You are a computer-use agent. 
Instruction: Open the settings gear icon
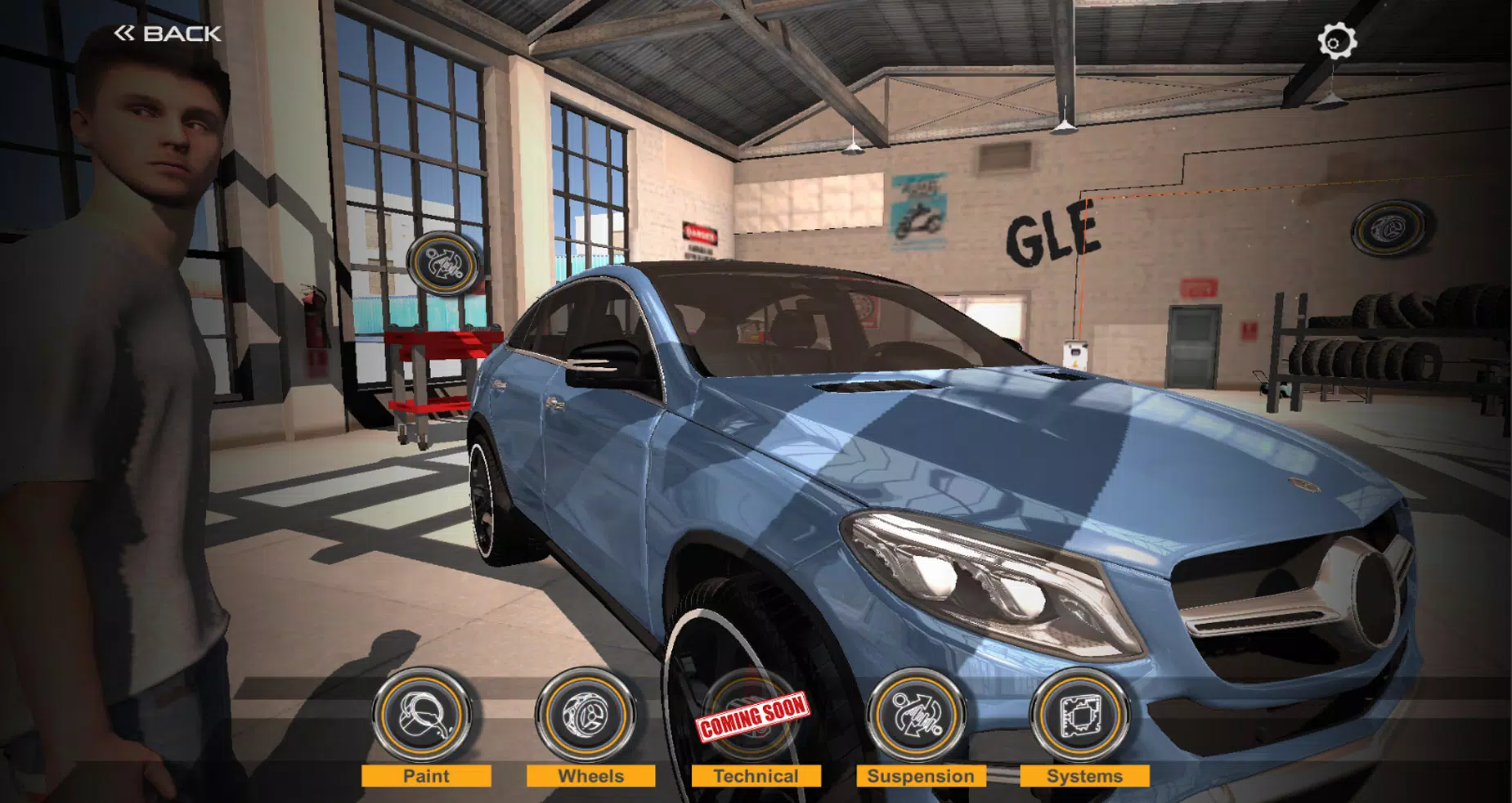[1335, 38]
